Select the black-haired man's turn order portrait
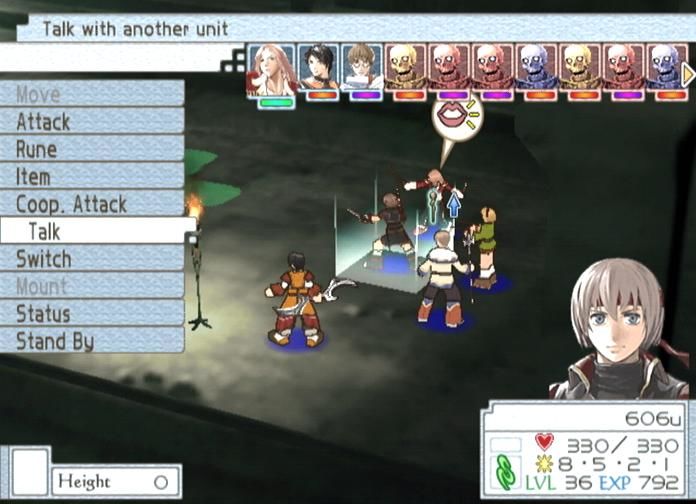This screenshot has height=504, width=696. click(x=318, y=68)
